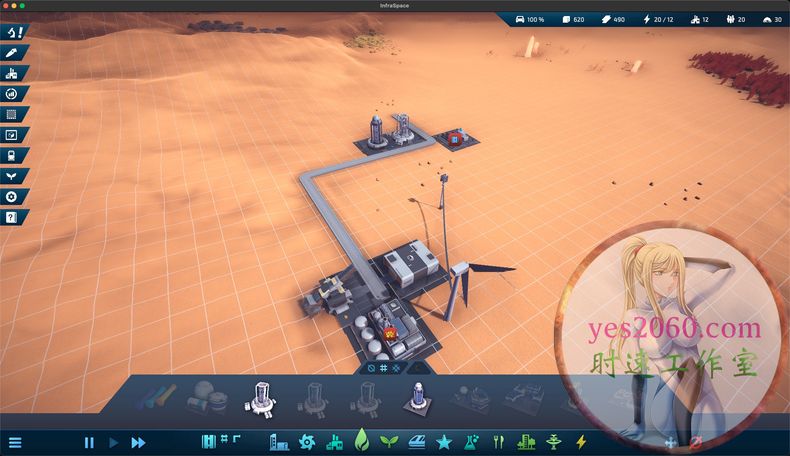Open the microscope alerts panel
Screen dimensions: 790x456
[13, 32]
